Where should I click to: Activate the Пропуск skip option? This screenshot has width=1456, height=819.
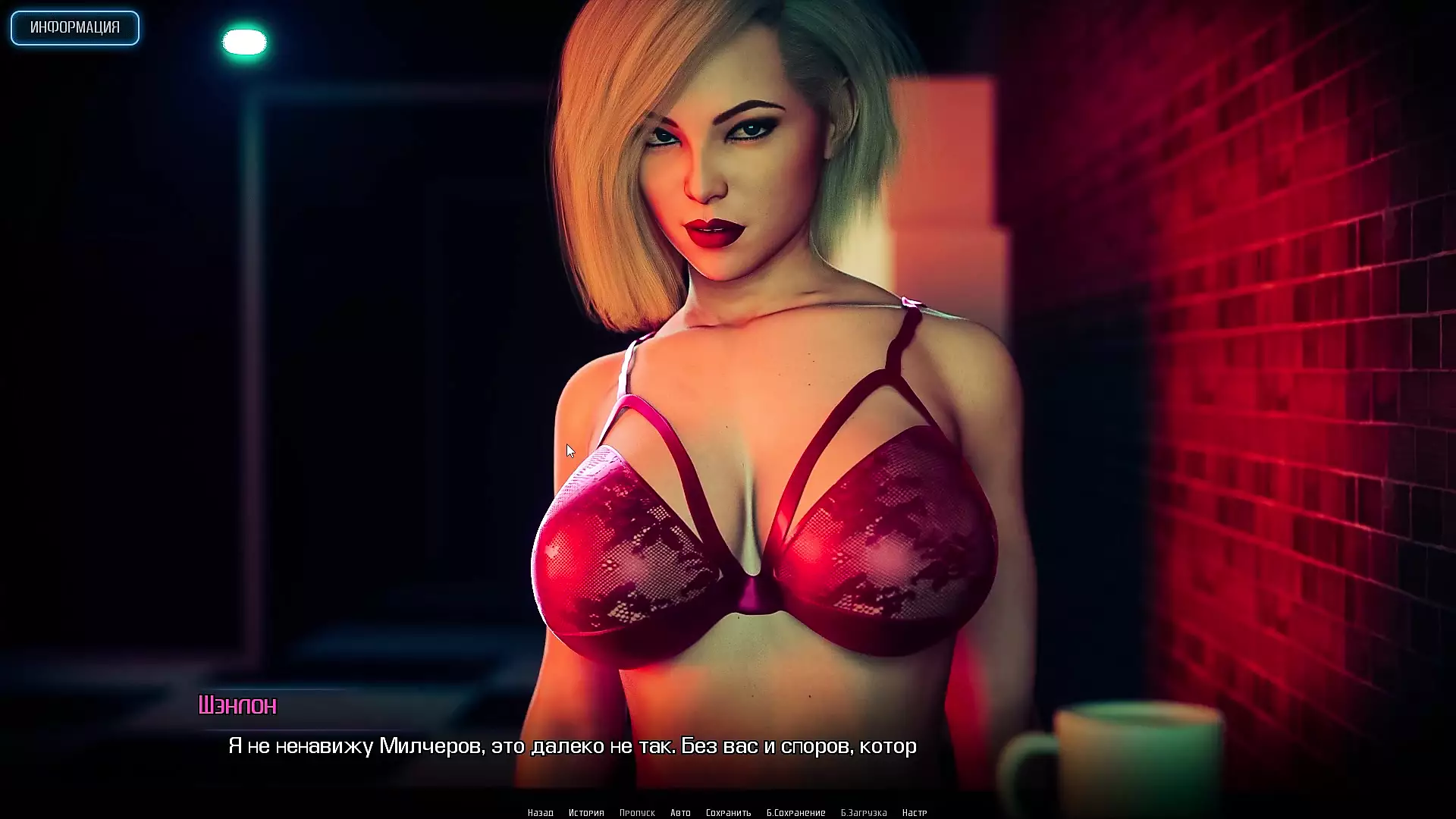(x=637, y=812)
